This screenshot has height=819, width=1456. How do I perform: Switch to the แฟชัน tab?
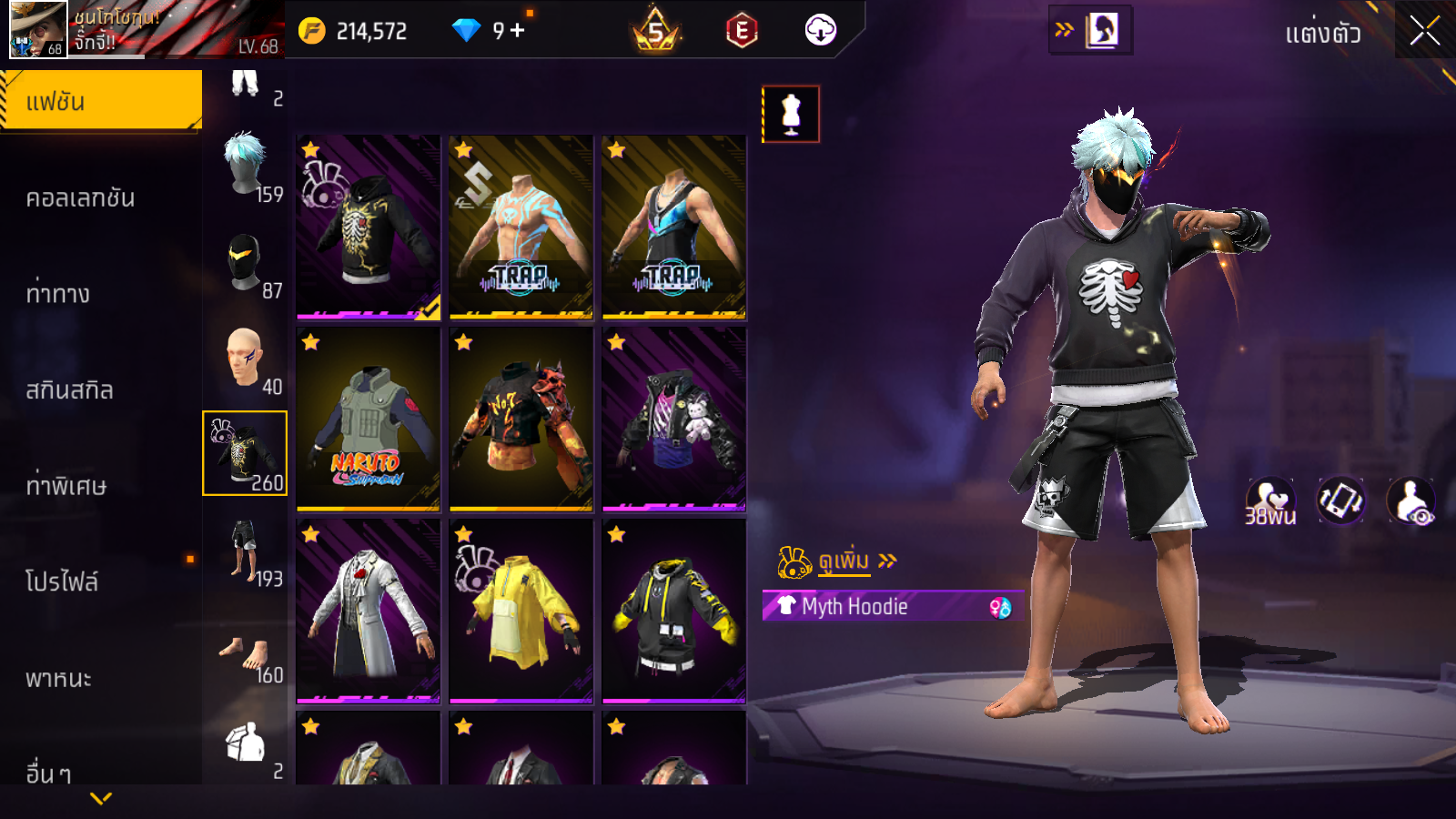pyautogui.click(x=101, y=101)
